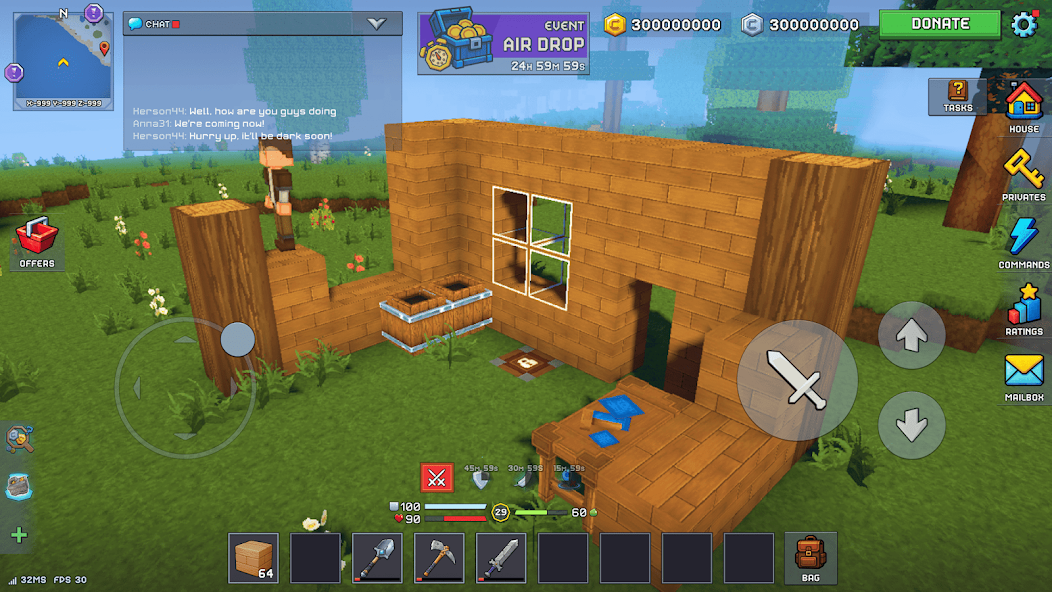
Task: Tap the sword attack button
Action: pyautogui.click(x=797, y=379)
